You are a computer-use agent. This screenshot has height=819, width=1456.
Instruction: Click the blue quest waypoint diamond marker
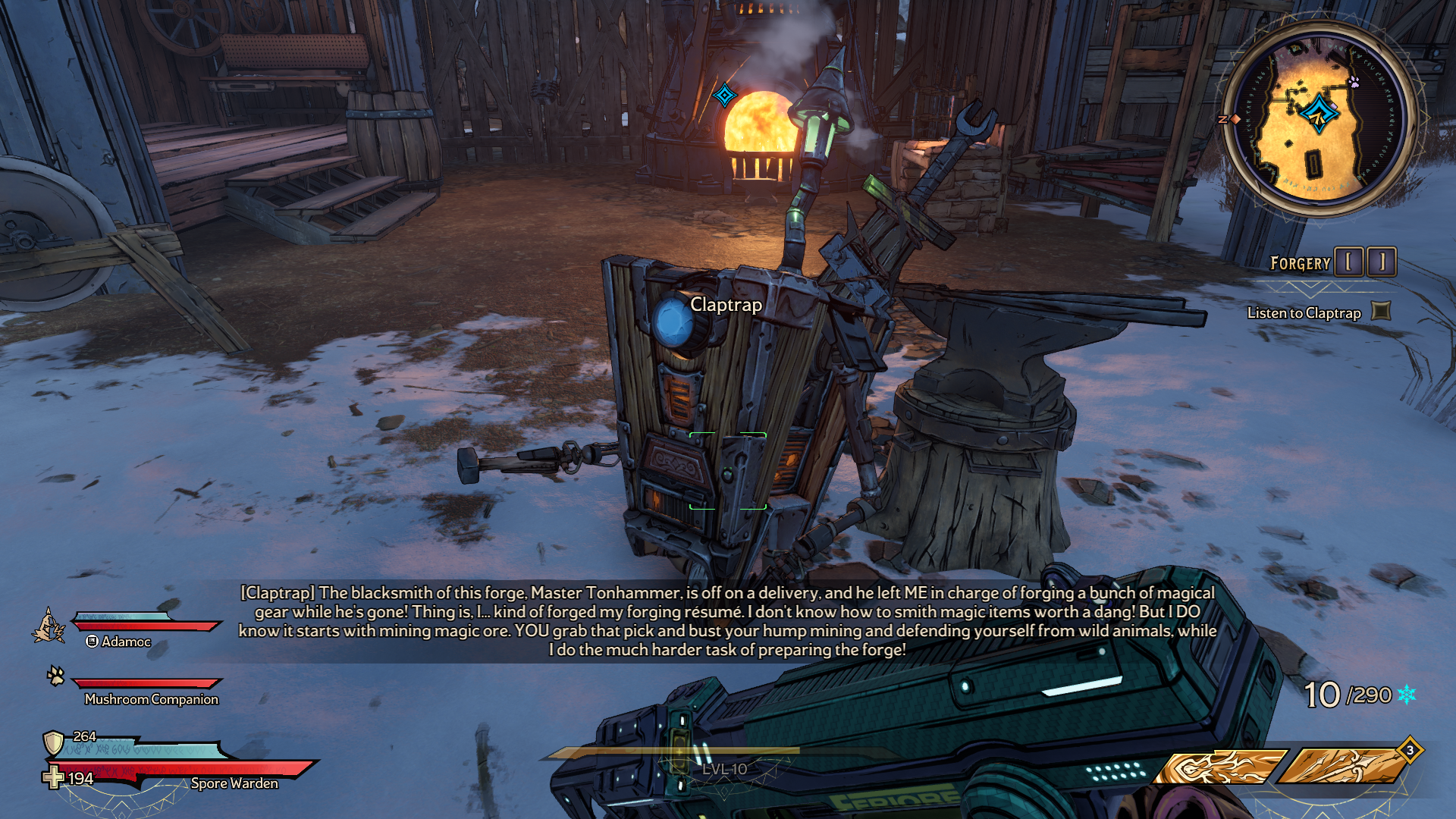tap(725, 96)
